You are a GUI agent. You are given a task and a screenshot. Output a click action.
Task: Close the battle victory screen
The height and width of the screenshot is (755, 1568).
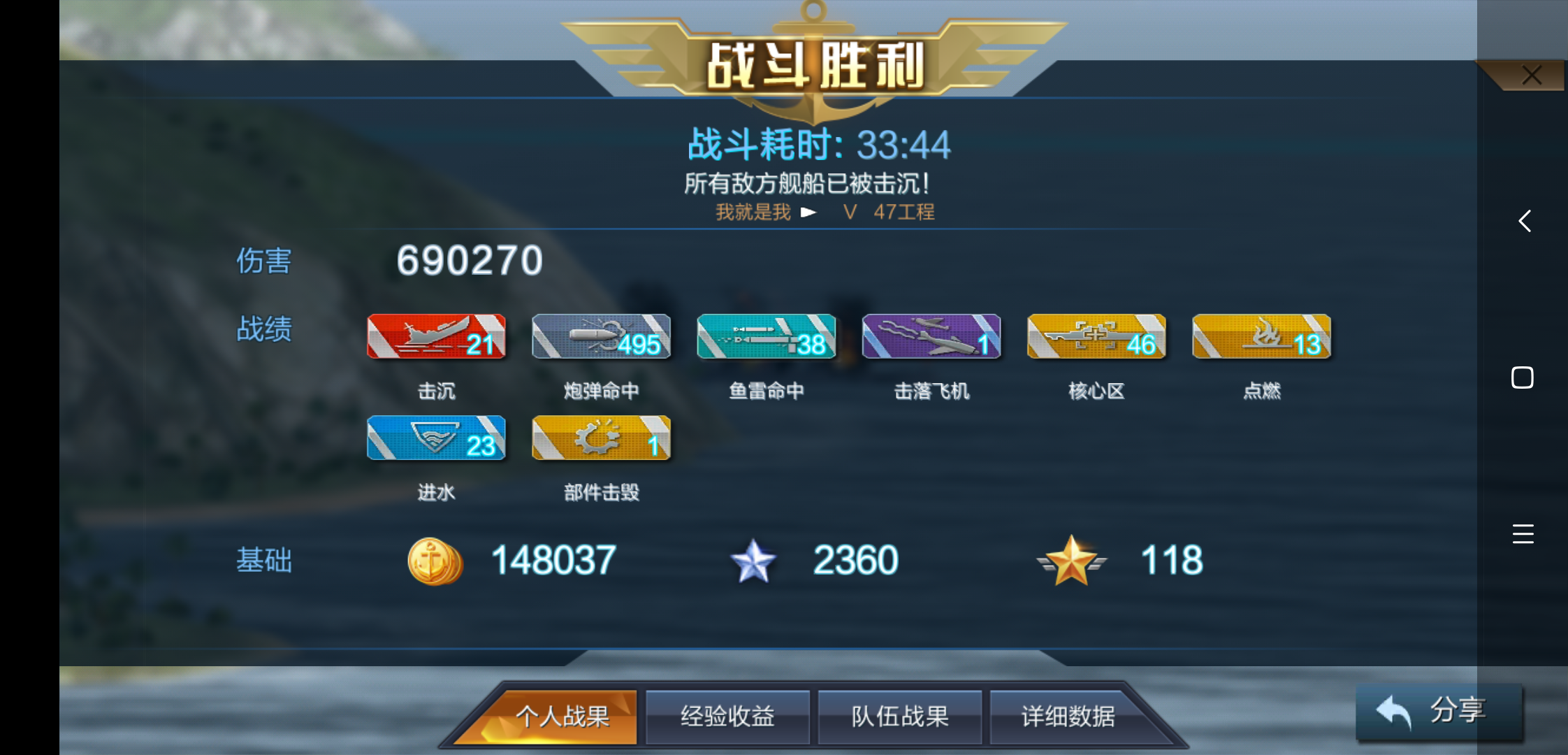(x=1532, y=75)
